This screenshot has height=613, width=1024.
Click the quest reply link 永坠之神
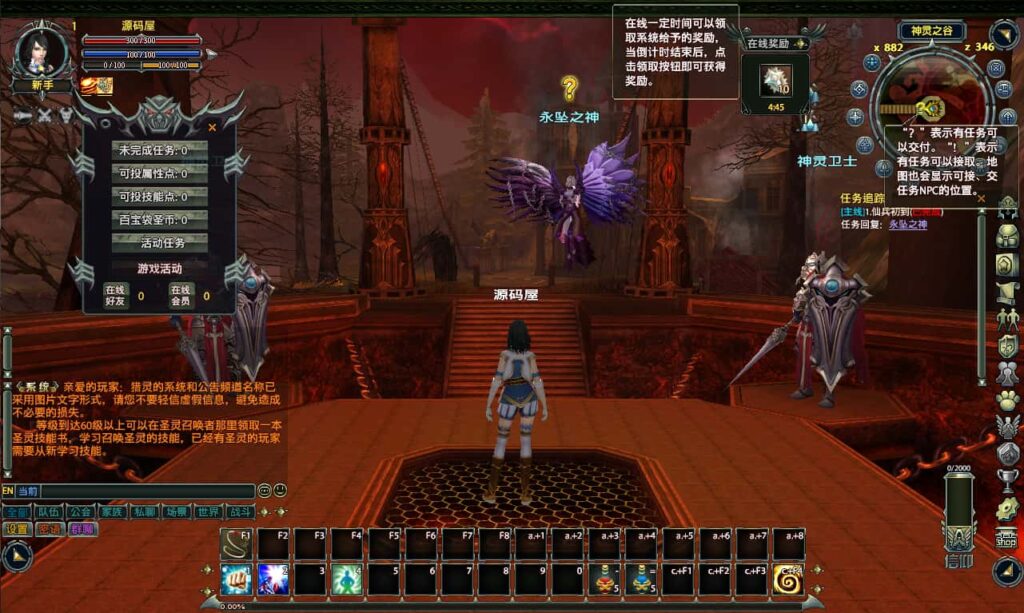tap(908, 224)
